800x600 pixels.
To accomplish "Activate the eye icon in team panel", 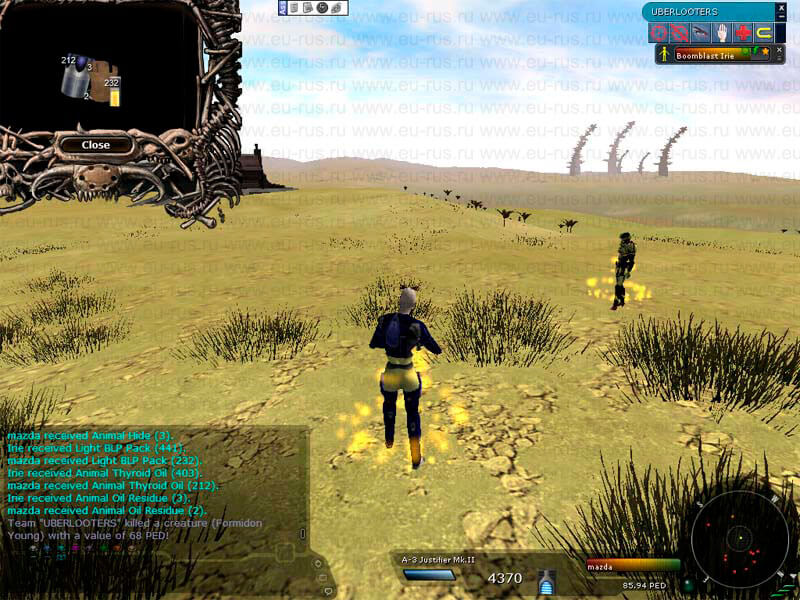I will (x=700, y=33).
